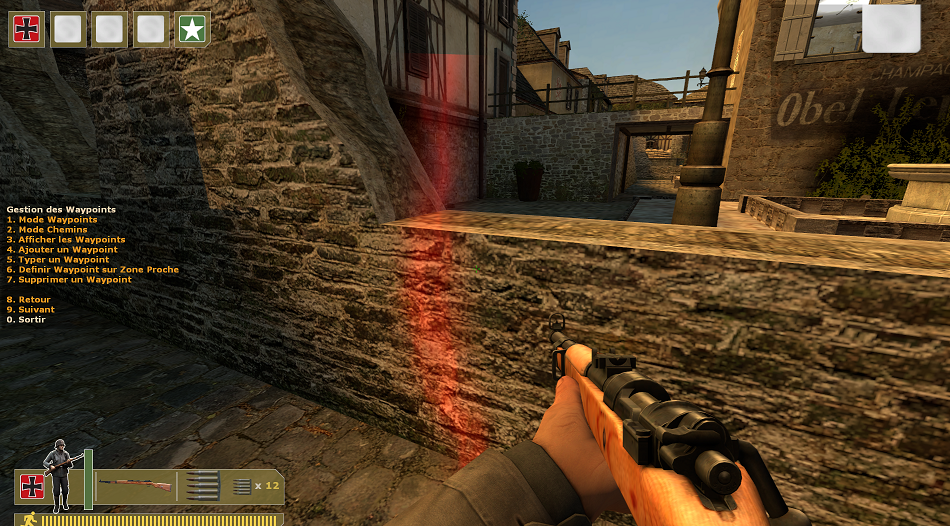This screenshot has width=950, height=526.
Task: Go back with the Retour entry
Action: coord(28,300)
